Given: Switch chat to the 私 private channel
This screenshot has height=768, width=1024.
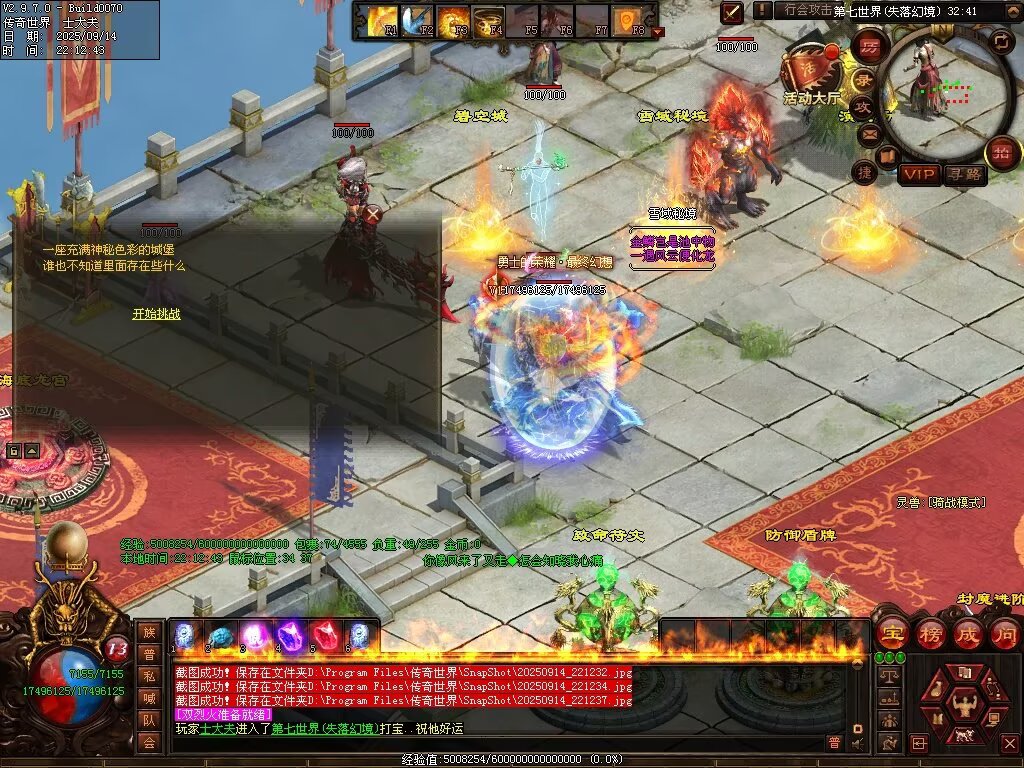Looking at the screenshot, I should tap(149, 676).
